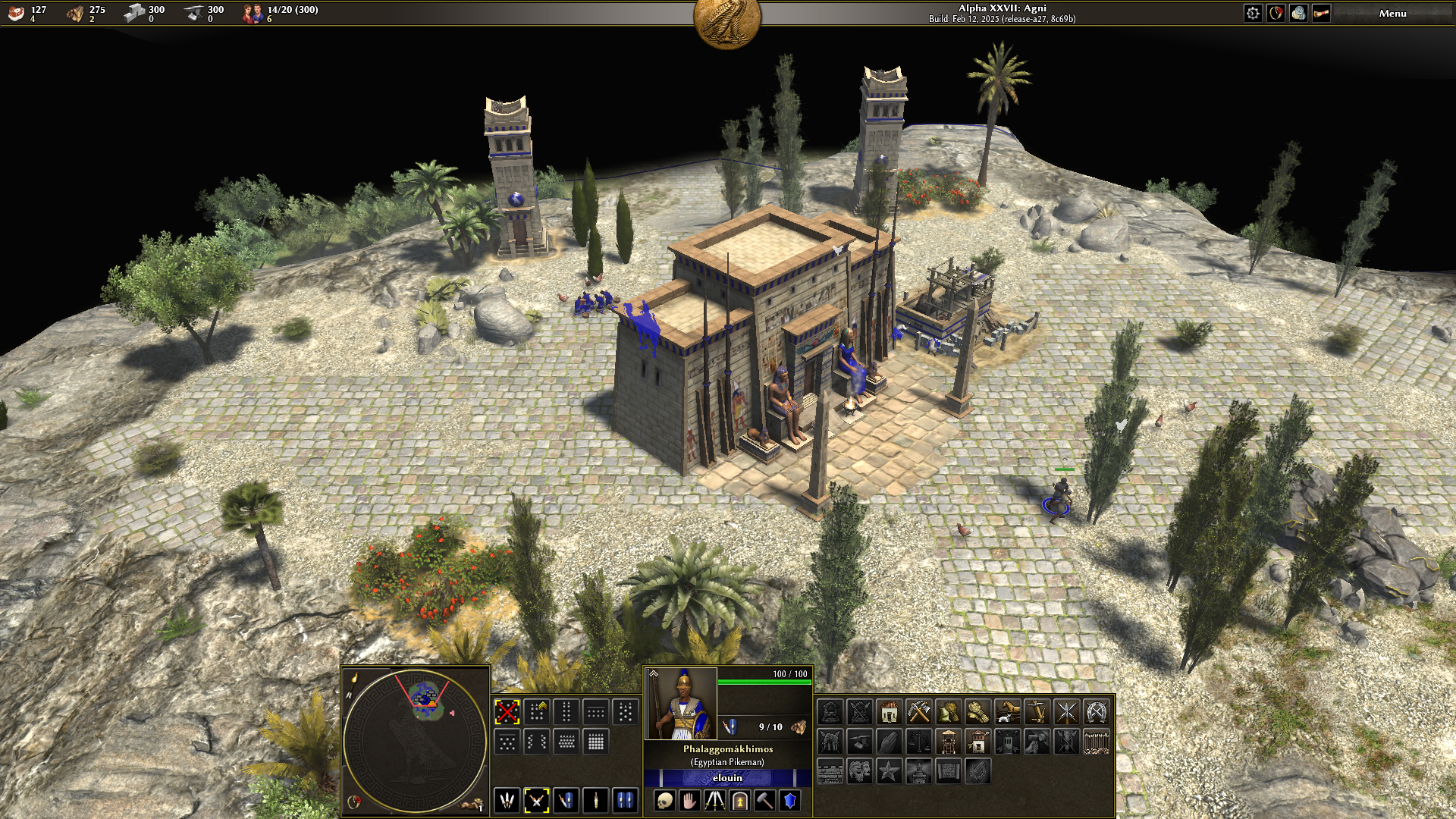
Task: Open the Menu in the top right corner
Action: (1392, 13)
